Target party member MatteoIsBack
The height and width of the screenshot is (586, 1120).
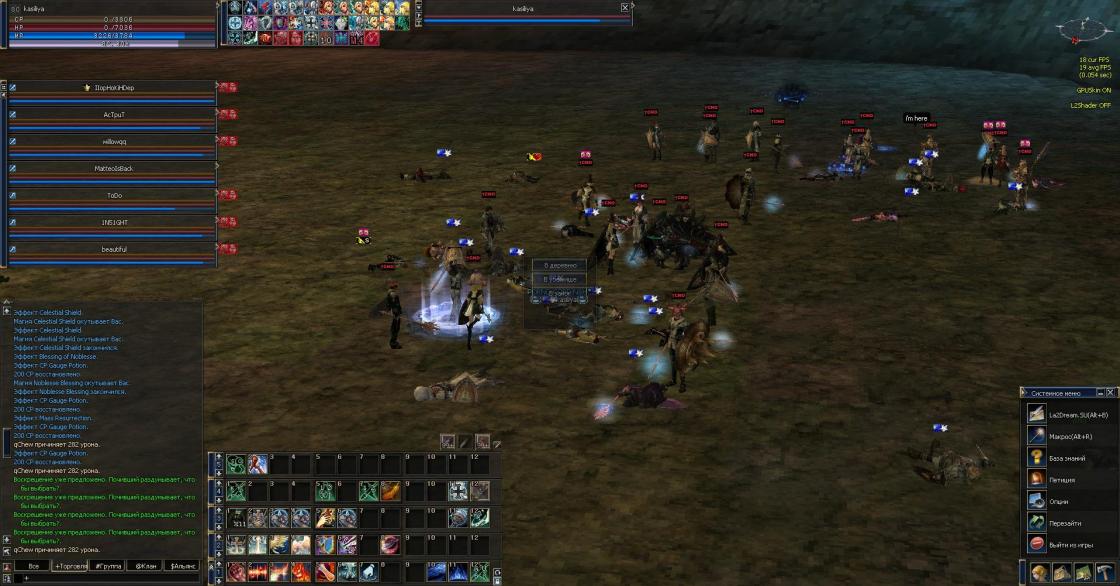113,168
